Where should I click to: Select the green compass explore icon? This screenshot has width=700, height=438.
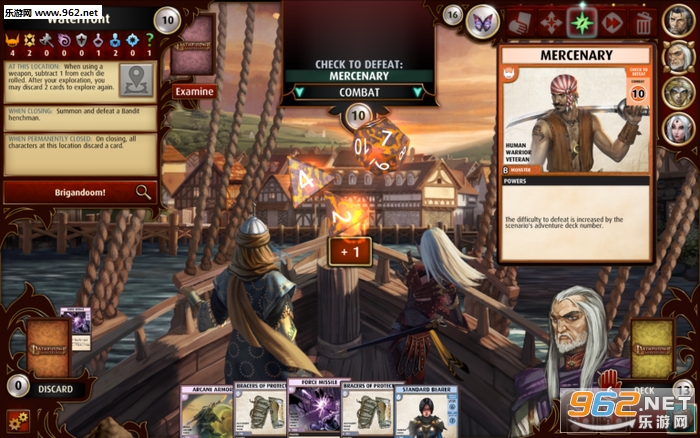point(581,20)
